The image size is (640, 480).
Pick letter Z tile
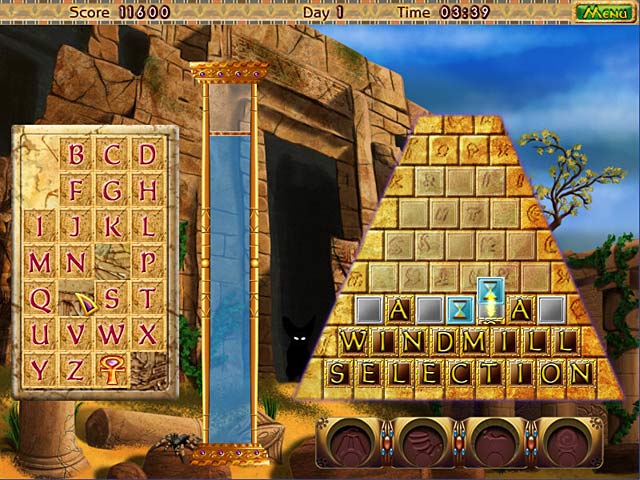[75, 369]
